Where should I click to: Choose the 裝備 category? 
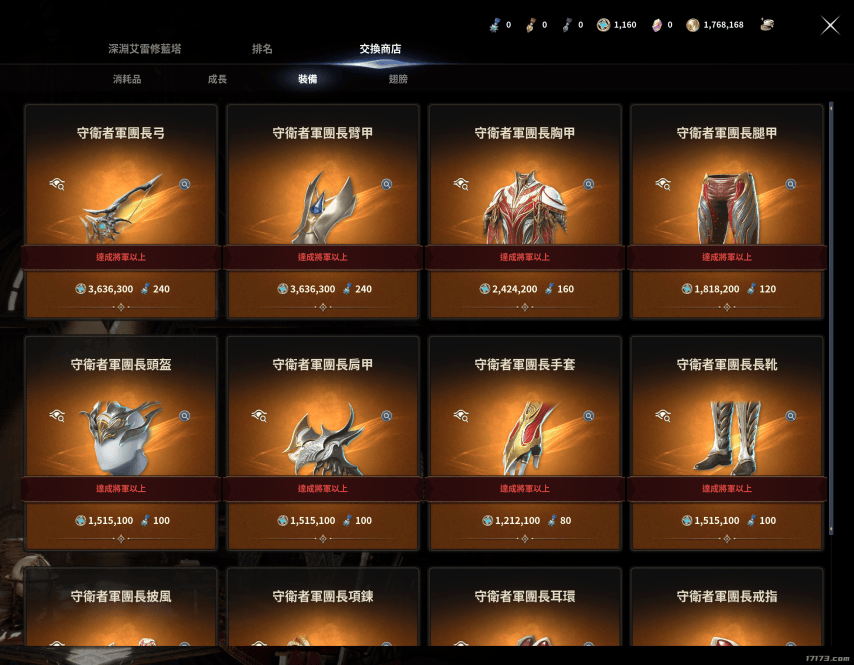[x=307, y=79]
